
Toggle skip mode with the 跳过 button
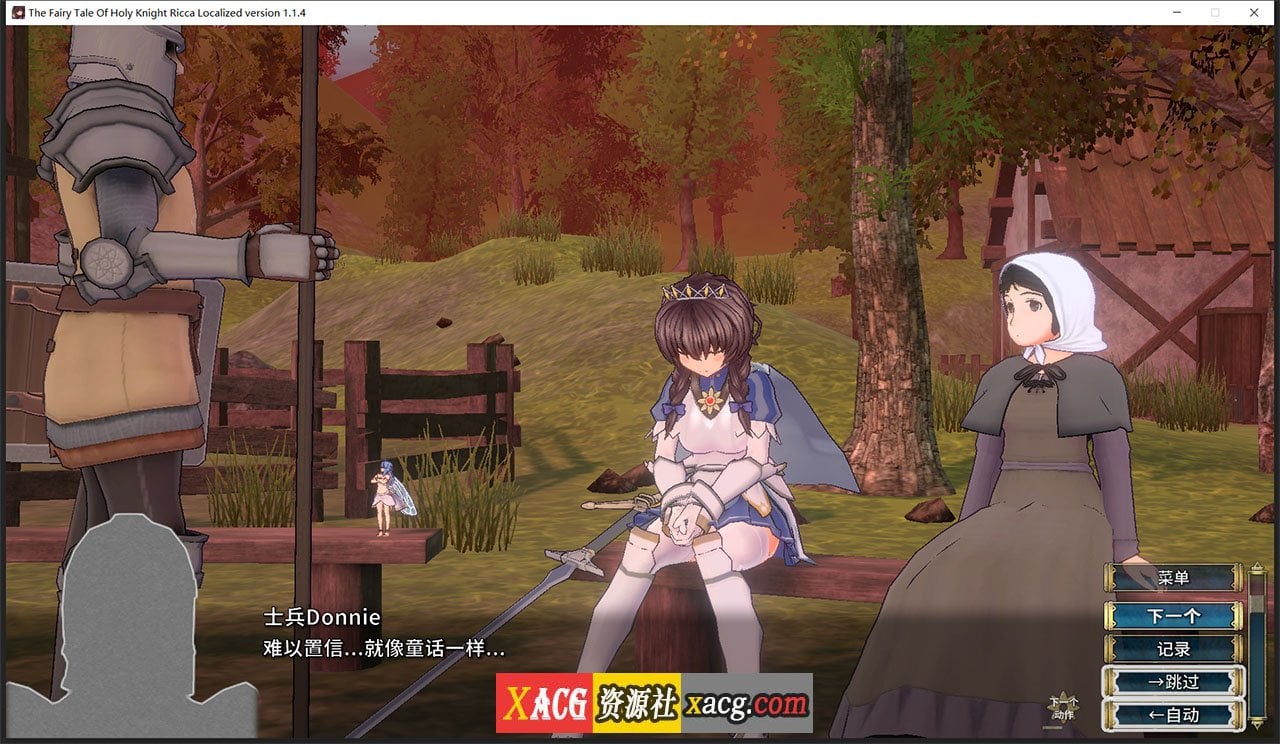1174,680
